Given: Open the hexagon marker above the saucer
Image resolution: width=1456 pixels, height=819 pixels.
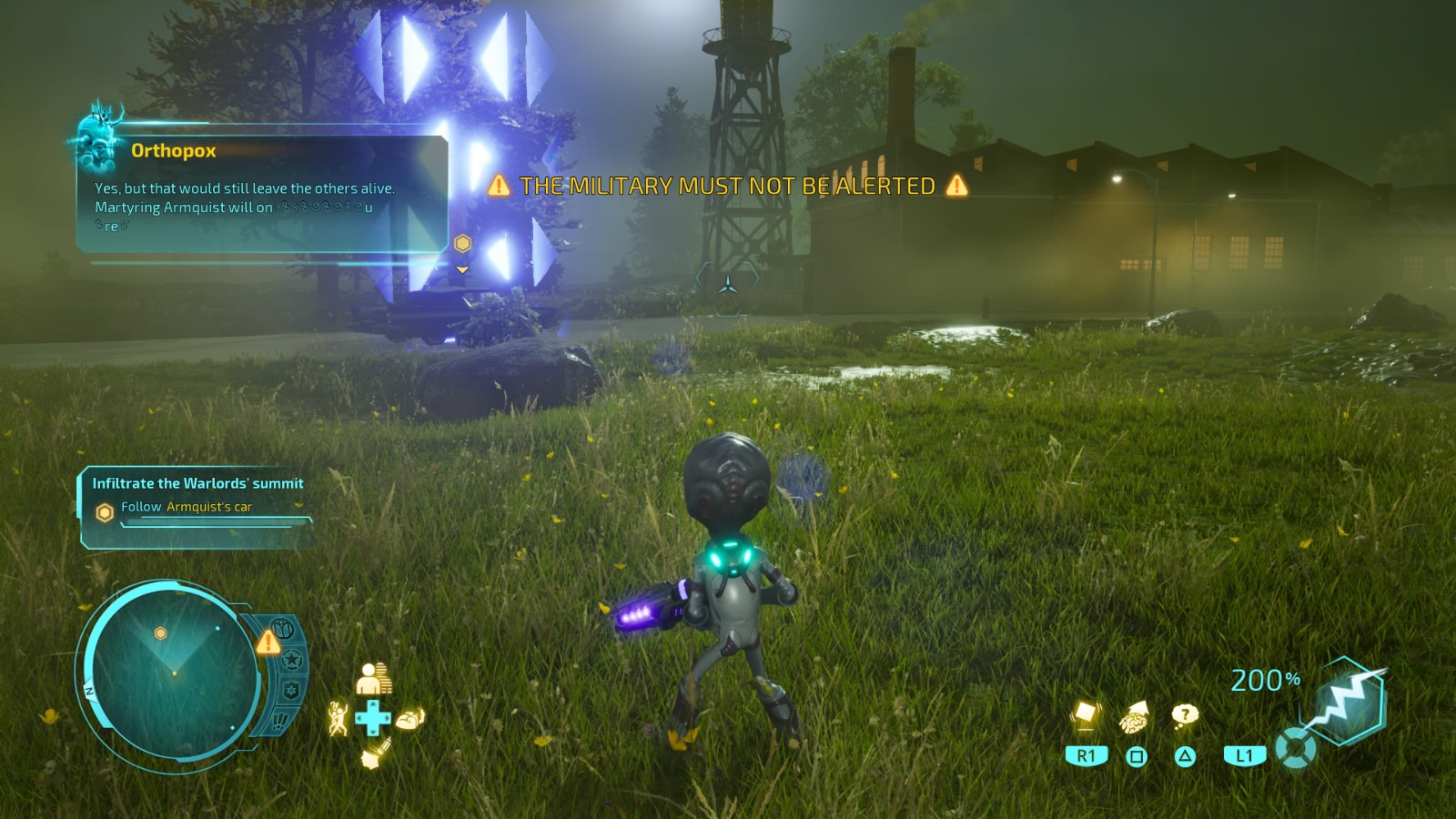Looking at the screenshot, I should pos(463,244).
